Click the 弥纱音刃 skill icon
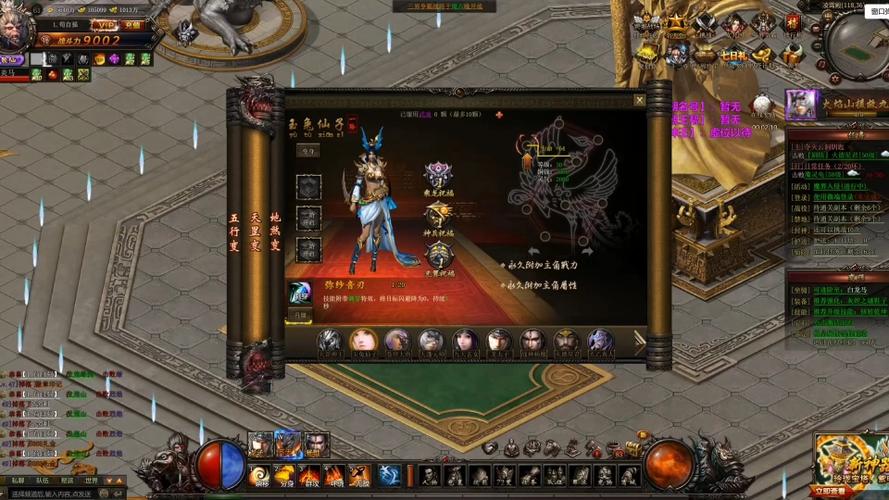 tap(299, 292)
